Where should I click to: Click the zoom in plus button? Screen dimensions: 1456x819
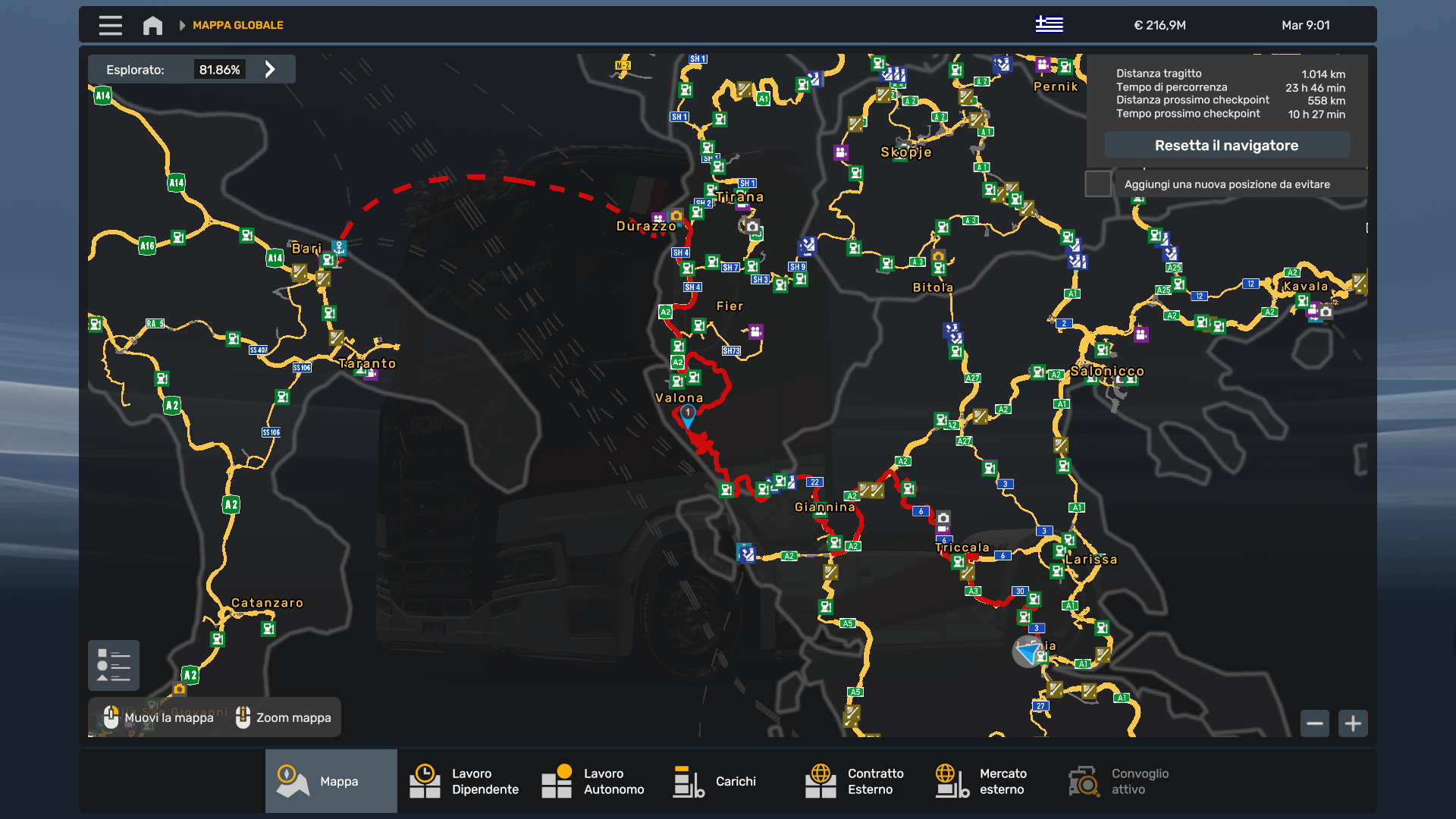click(x=1354, y=723)
